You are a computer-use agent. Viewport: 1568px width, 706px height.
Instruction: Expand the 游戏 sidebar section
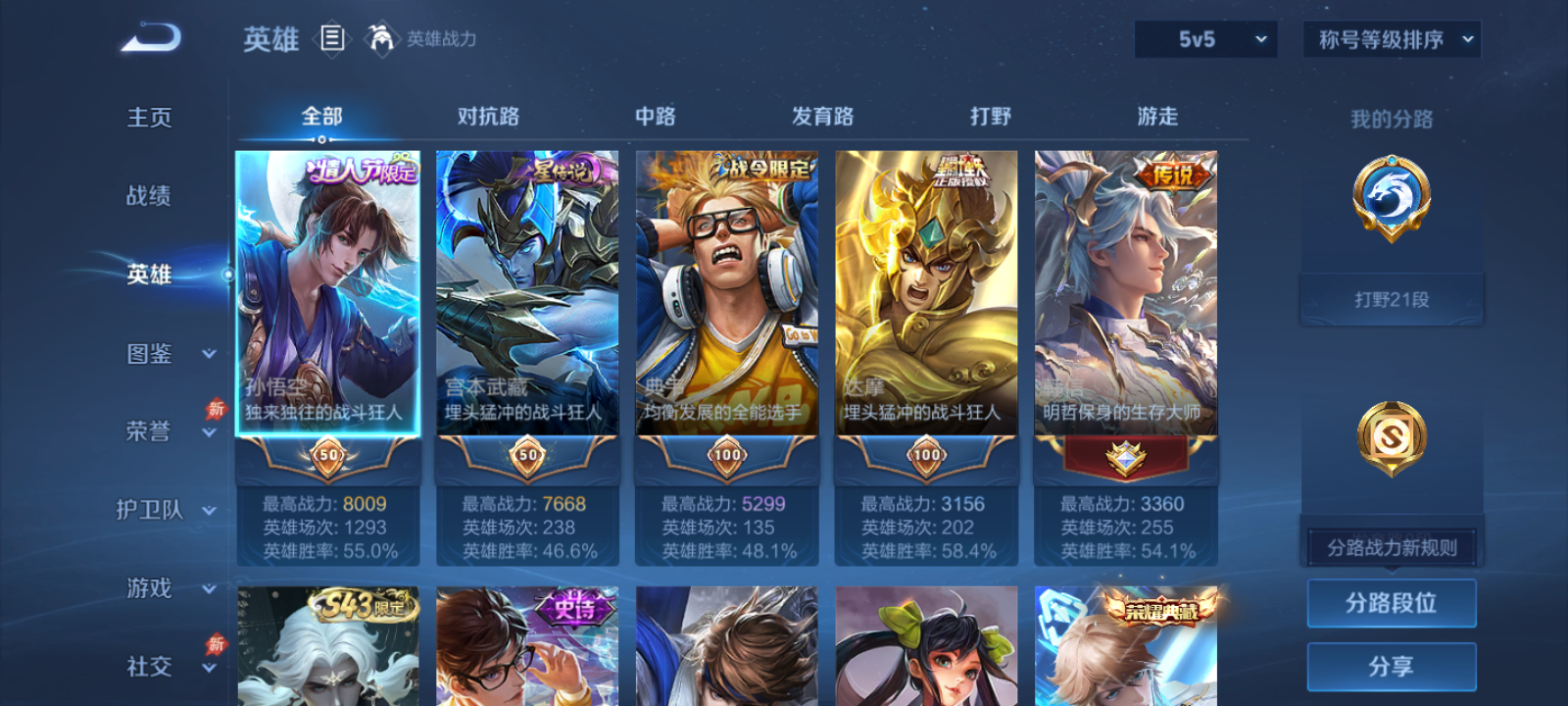click(148, 589)
